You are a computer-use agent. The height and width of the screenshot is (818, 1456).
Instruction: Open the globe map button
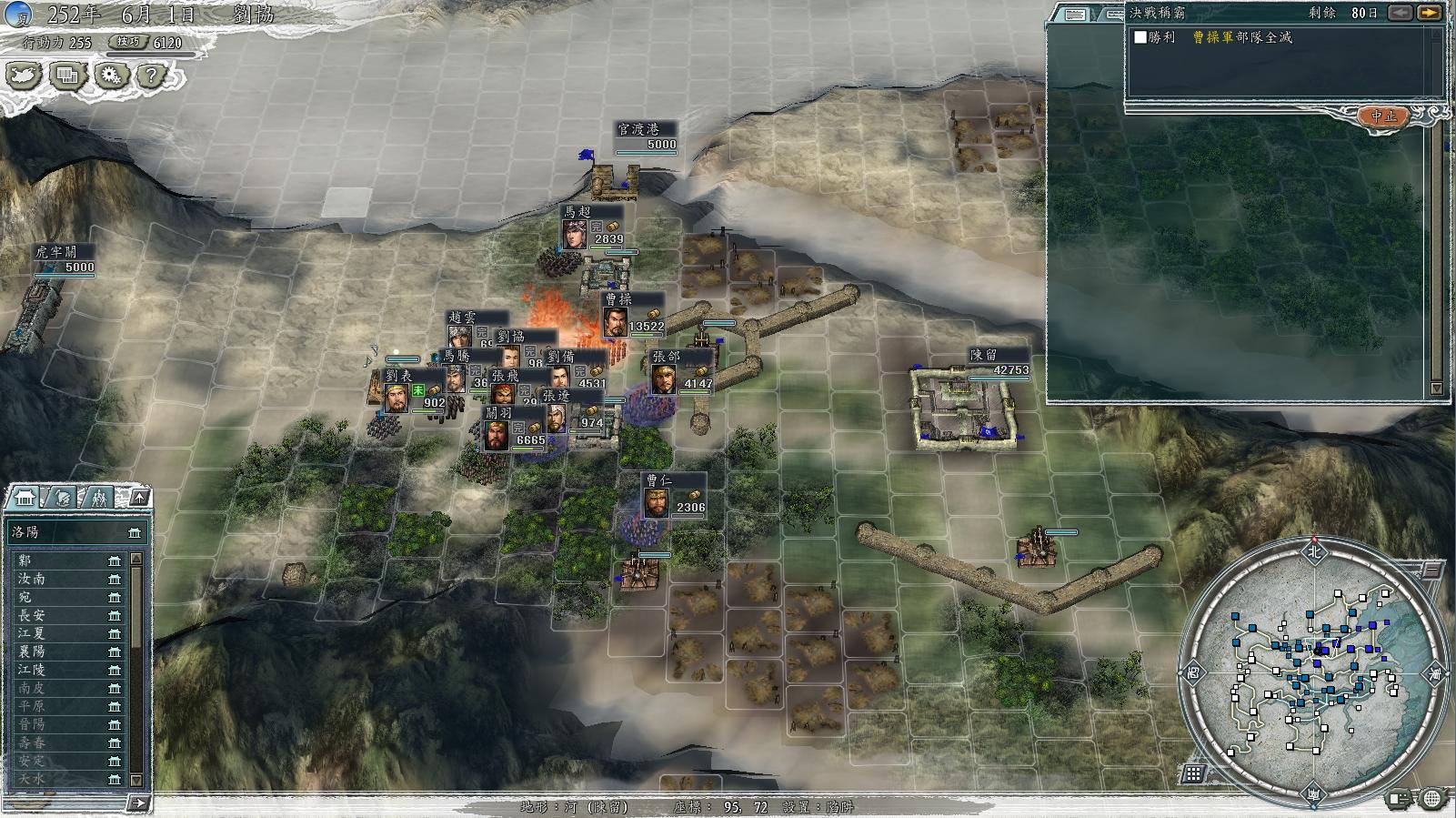1432,799
